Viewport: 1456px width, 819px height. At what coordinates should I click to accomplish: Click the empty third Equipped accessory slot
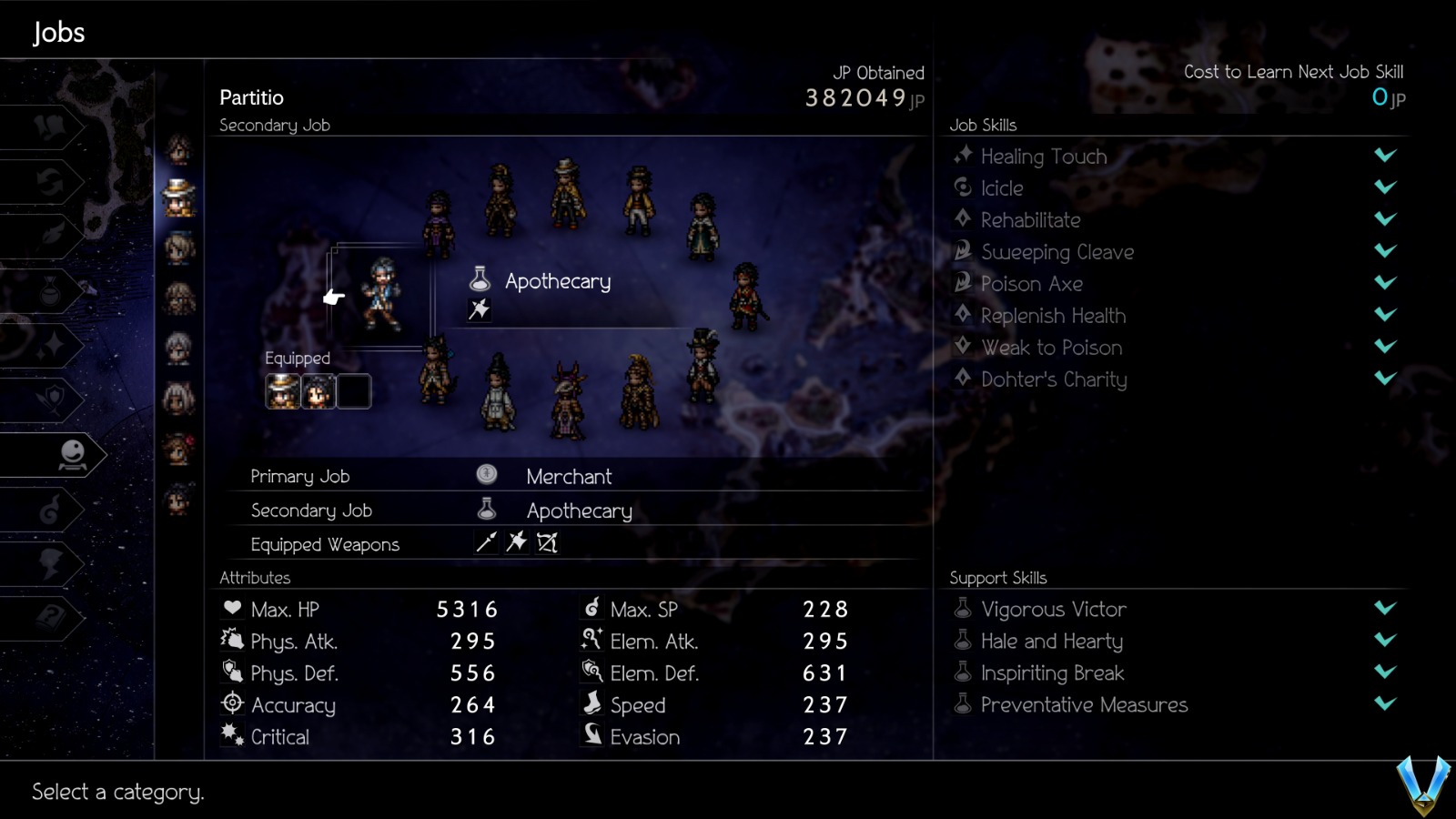click(x=354, y=391)
